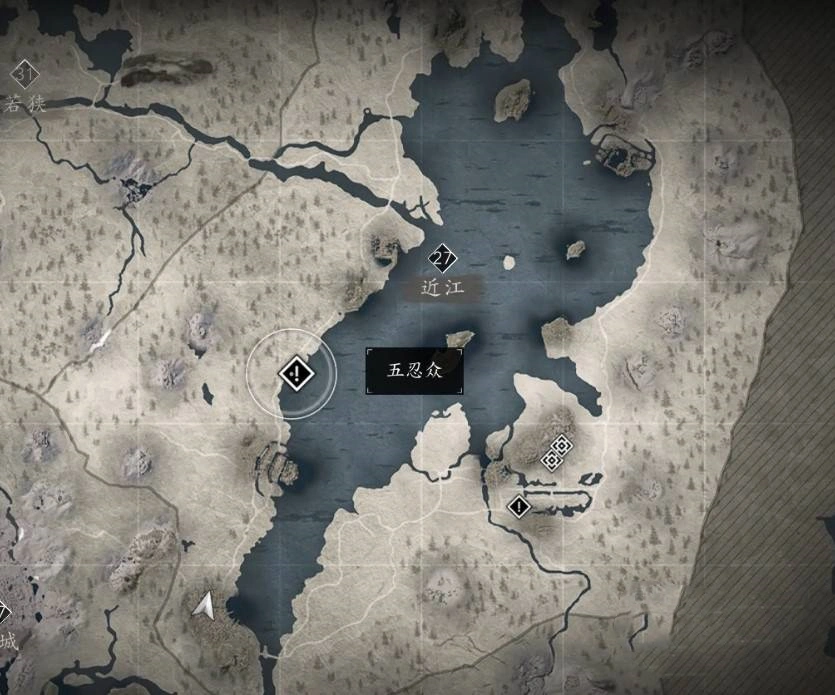Screen dimensions: 835x695
Task: Select the circled quest marker by the lake
Action: click(296, 374)
